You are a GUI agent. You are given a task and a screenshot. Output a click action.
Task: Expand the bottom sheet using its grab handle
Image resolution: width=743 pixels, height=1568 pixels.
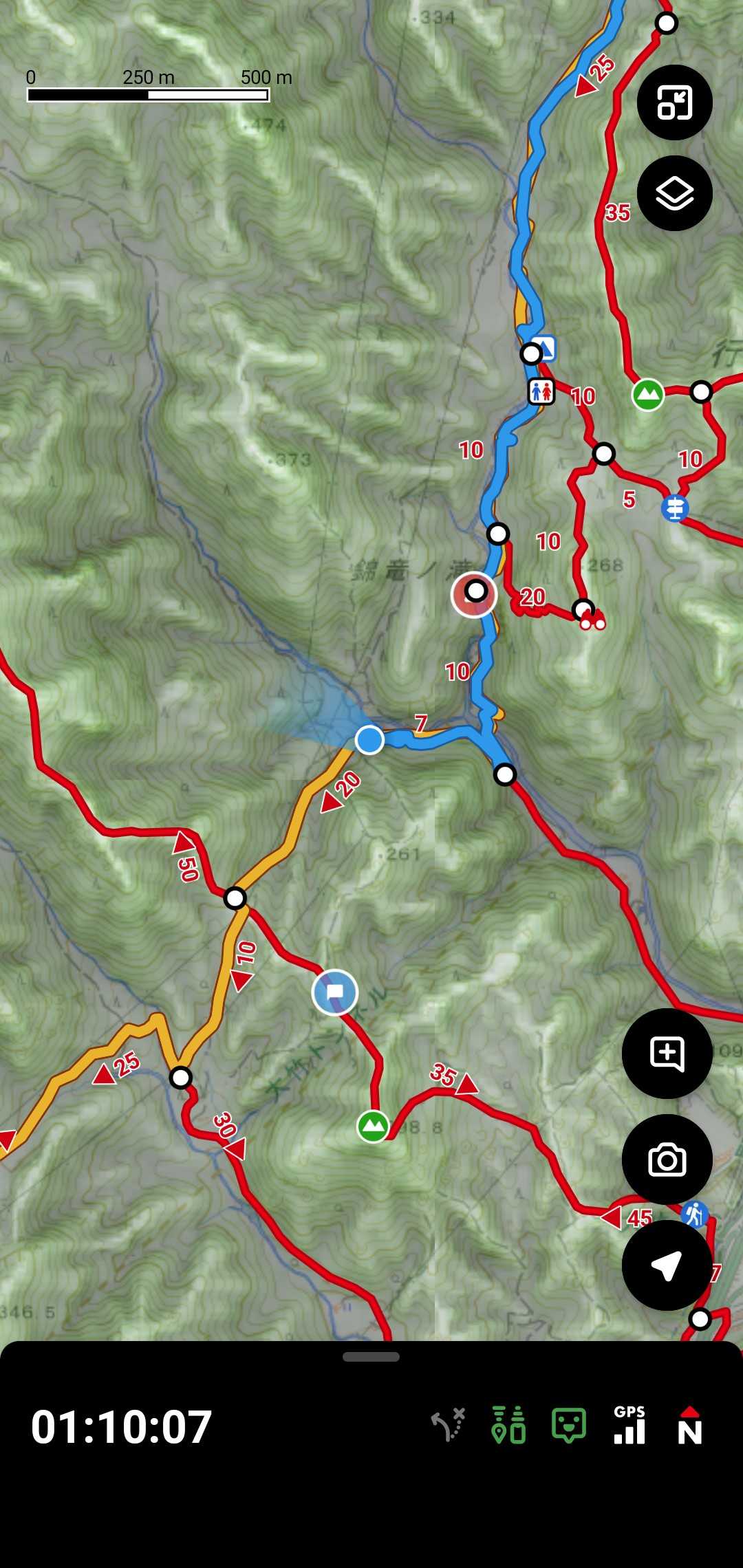(x=371, y=1357)
